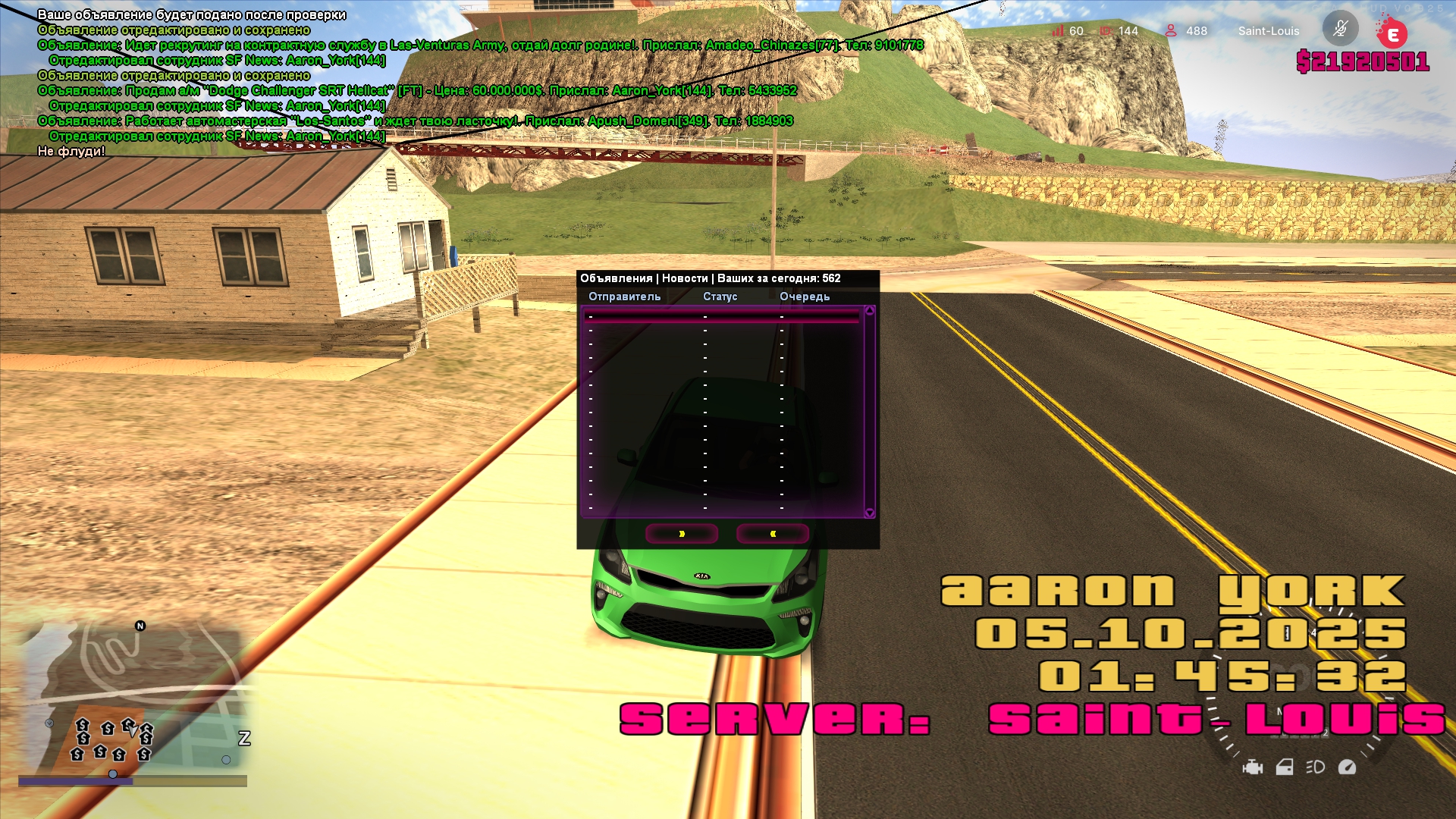1456x819 pixels.
Task: Click the announcements list scroll-down arrow
Action: (869, 513)
